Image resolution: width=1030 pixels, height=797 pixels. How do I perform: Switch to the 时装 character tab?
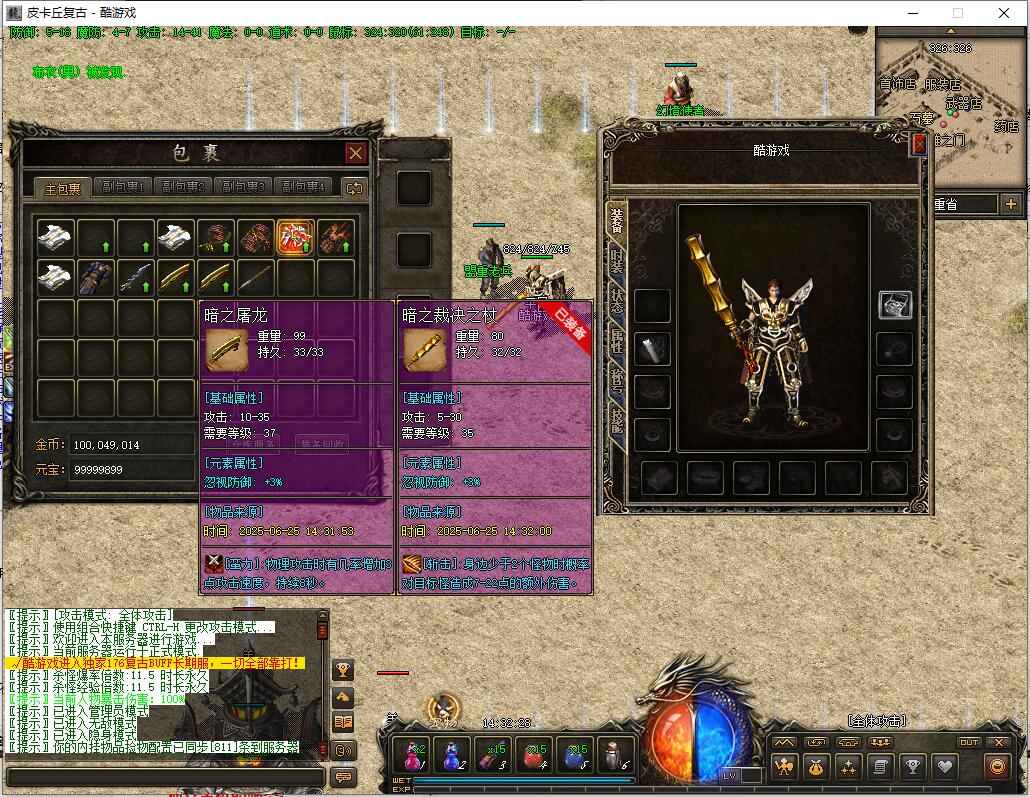(x=617, y=263)
